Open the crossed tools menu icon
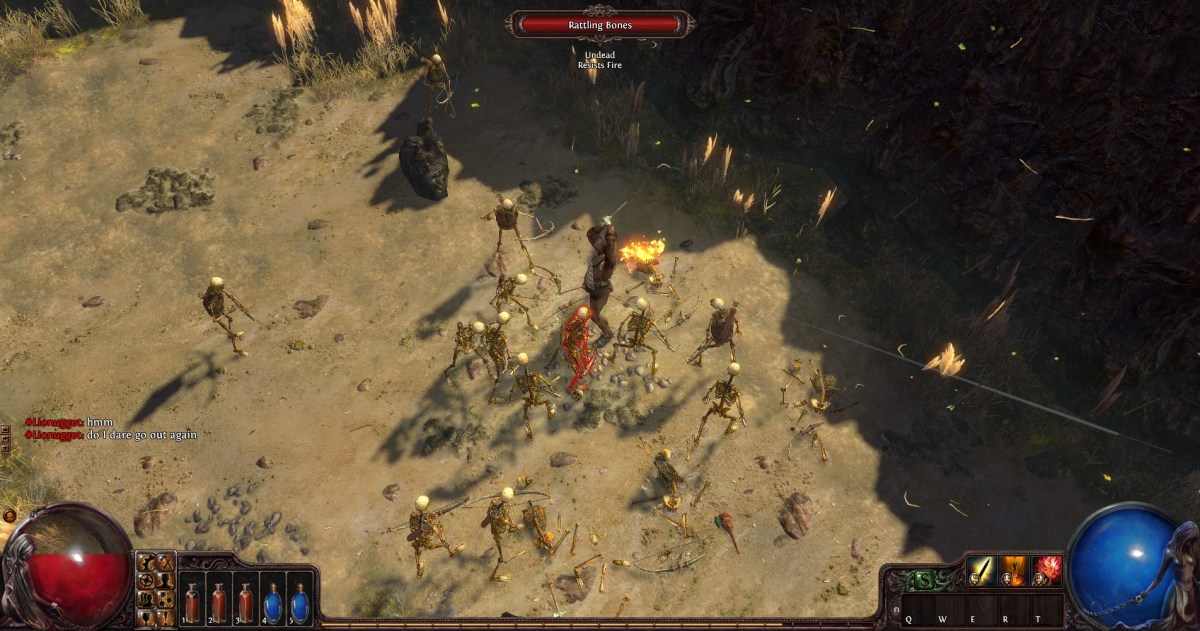Screen dimensions: 1200x631 (x=165, y=563)
